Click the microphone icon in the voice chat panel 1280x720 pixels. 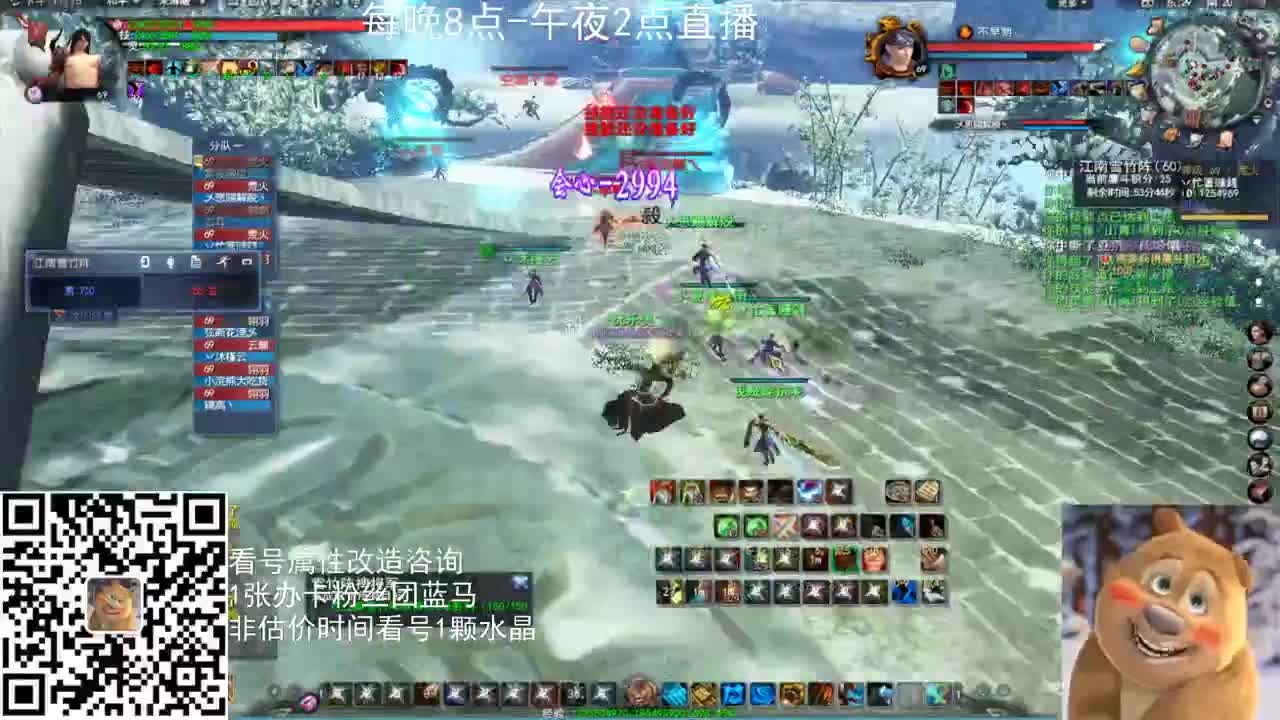[171, 263]
